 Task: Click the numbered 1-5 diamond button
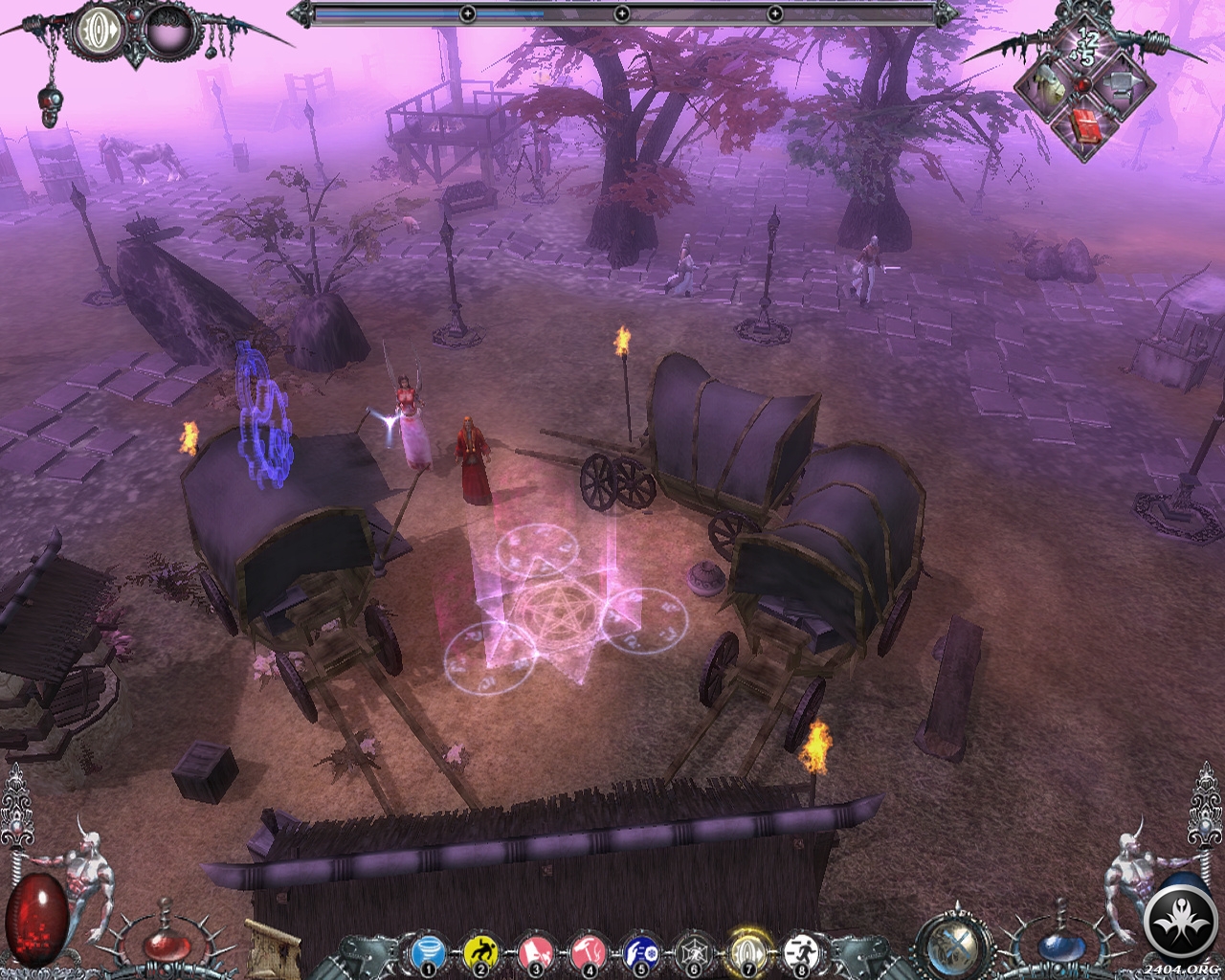[x=1085, y=46]
